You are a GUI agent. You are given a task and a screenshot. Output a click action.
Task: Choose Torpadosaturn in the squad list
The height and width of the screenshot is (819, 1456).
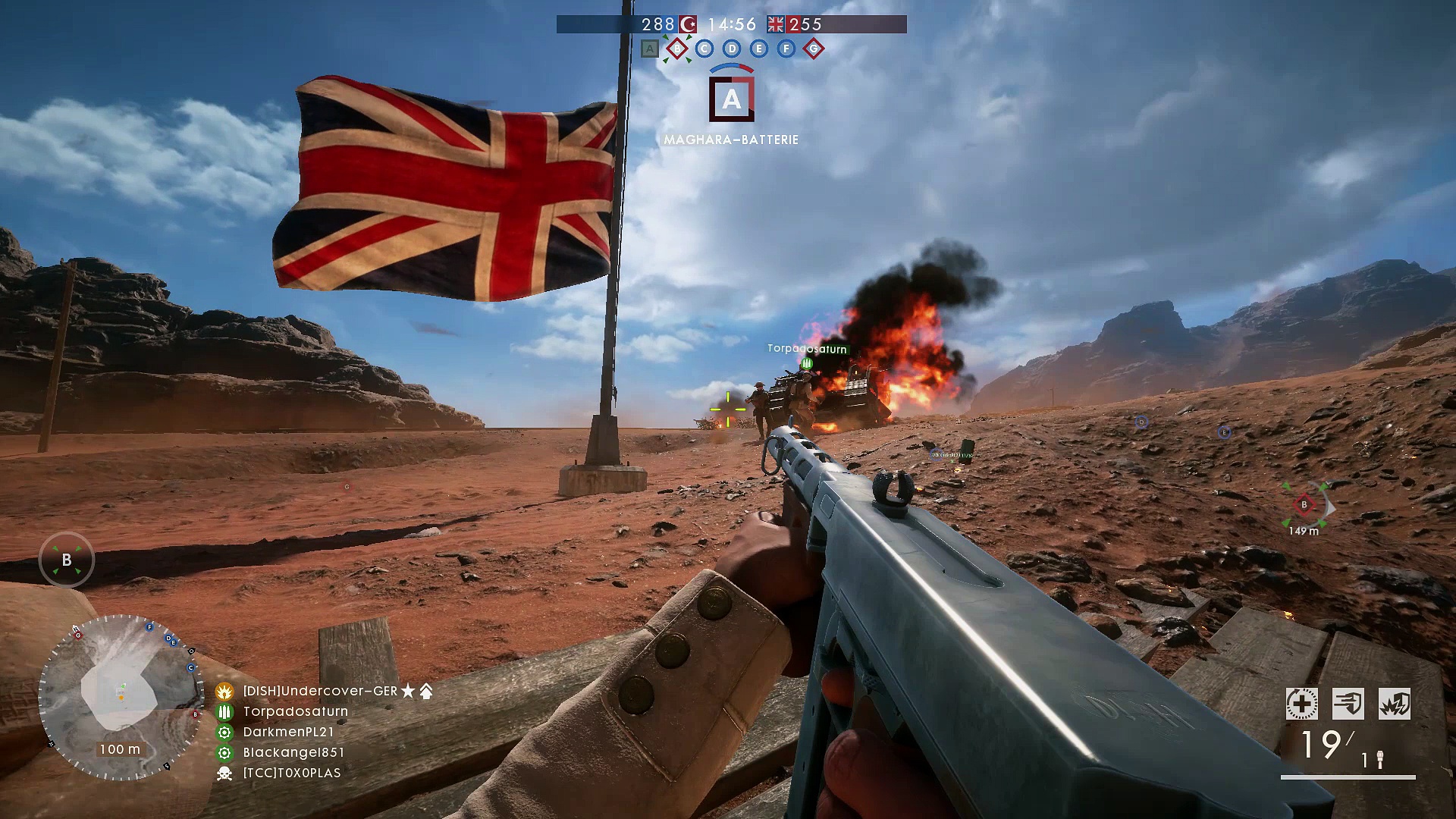(295, 711)
